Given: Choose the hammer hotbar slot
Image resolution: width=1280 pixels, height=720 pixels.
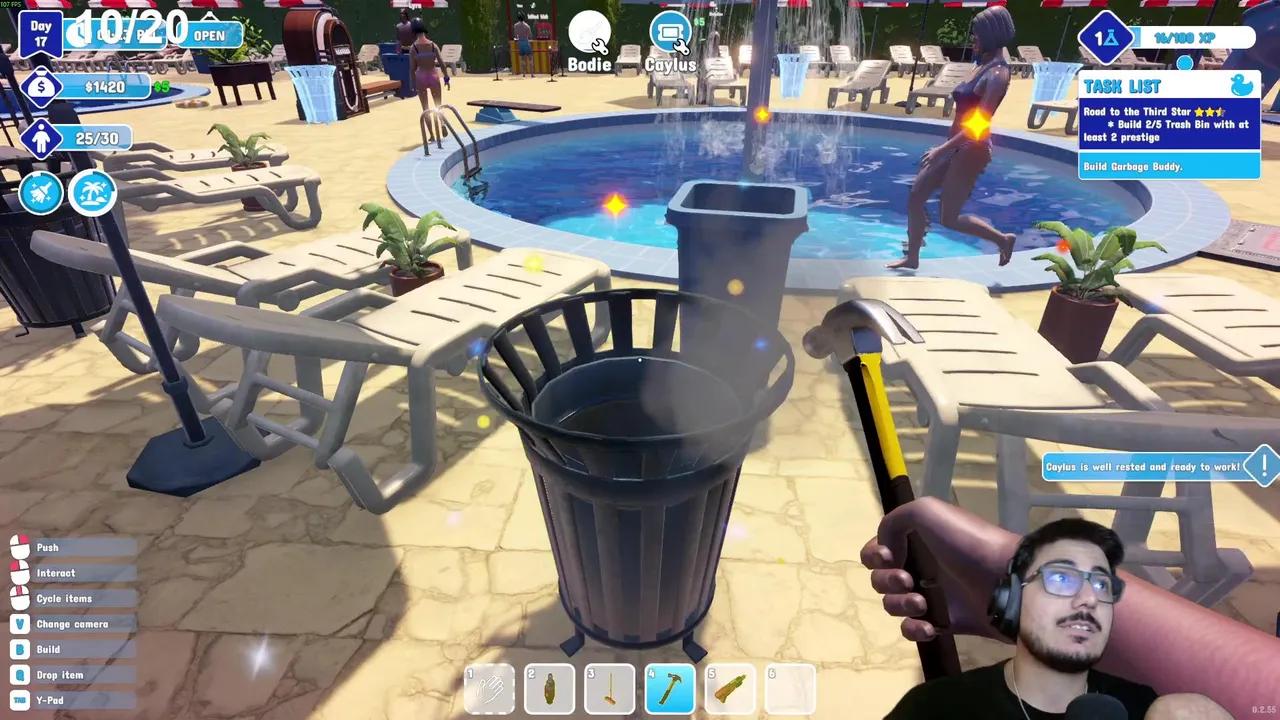Looking at the screenshot, I should [x=670, y=689].
